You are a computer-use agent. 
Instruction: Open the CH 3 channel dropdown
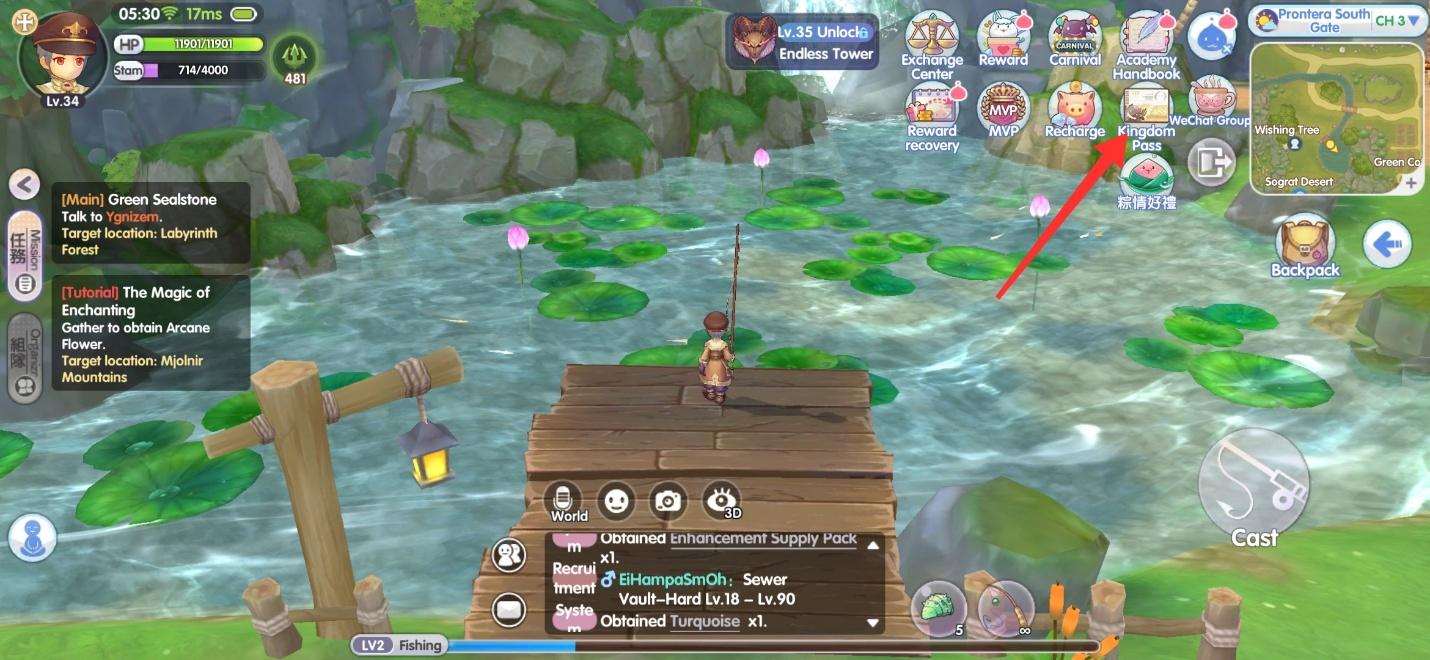point(1397,20)
